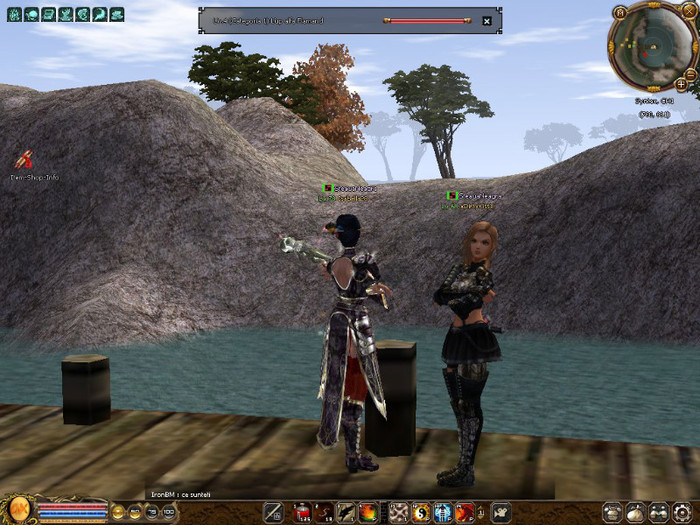Activate the flame skill in the quickslot bar
This screenshot has height=525, width=700.
368,513
